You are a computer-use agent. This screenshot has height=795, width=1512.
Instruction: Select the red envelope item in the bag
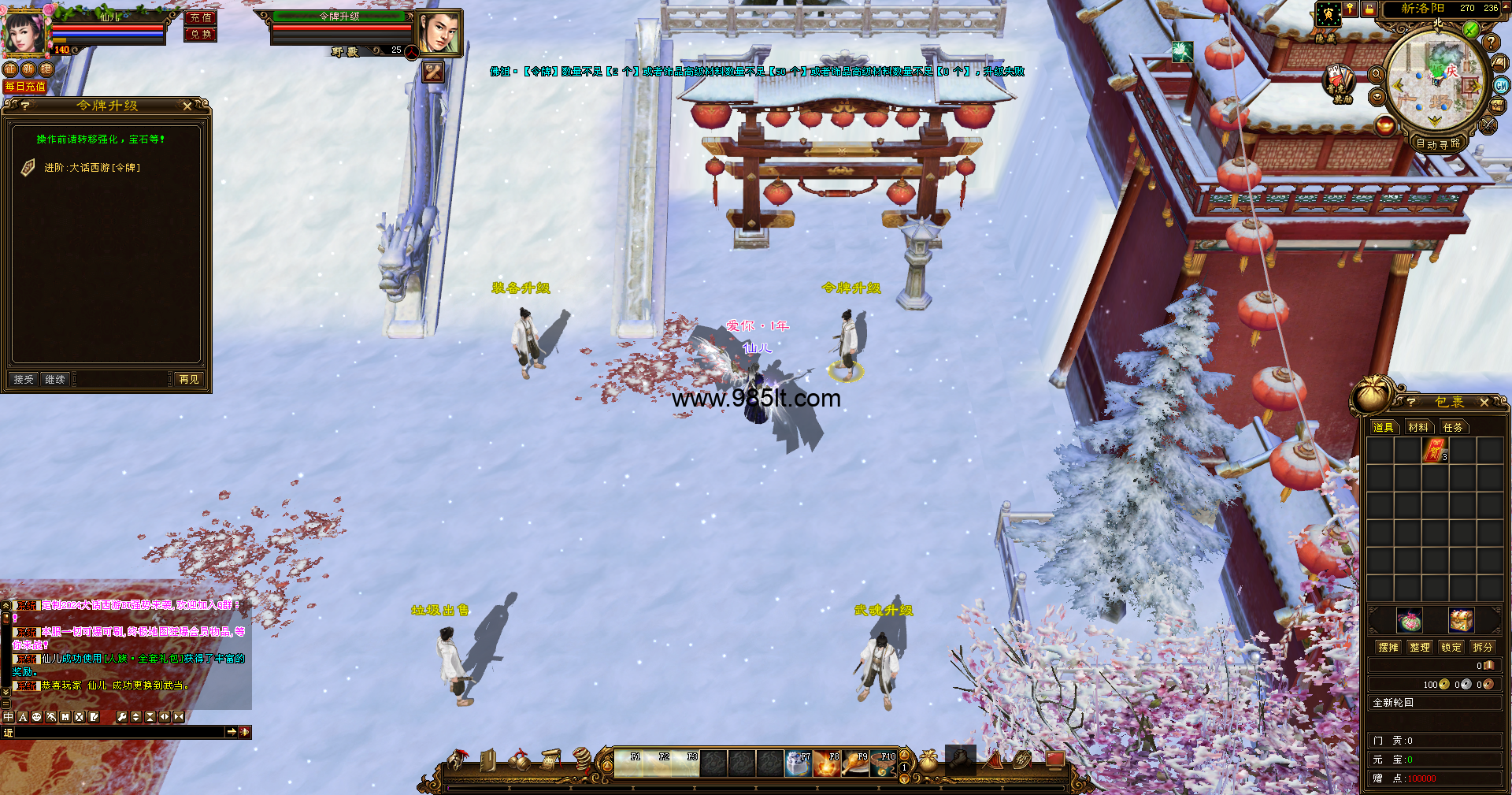tap(1435, 450)
